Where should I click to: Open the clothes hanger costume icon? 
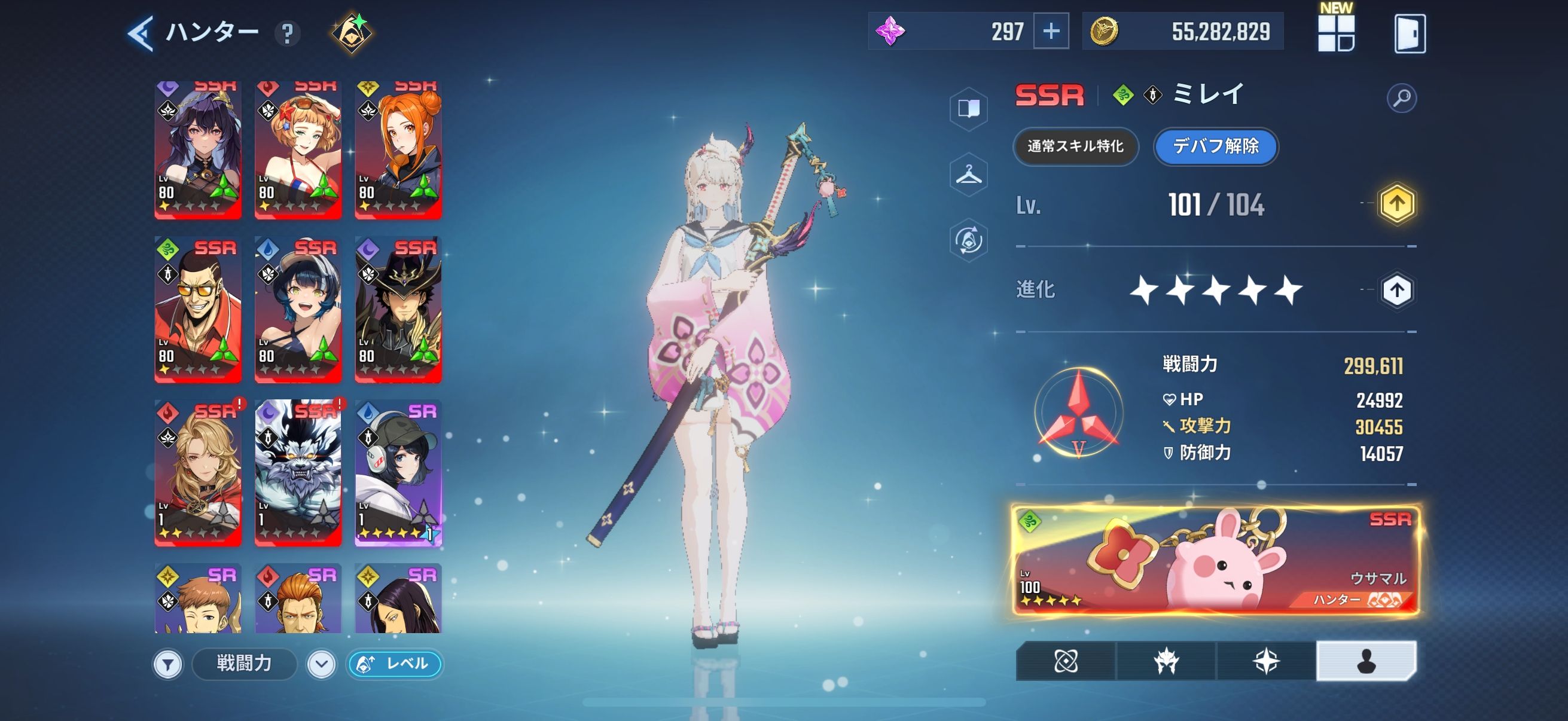(x=968, y=175)
